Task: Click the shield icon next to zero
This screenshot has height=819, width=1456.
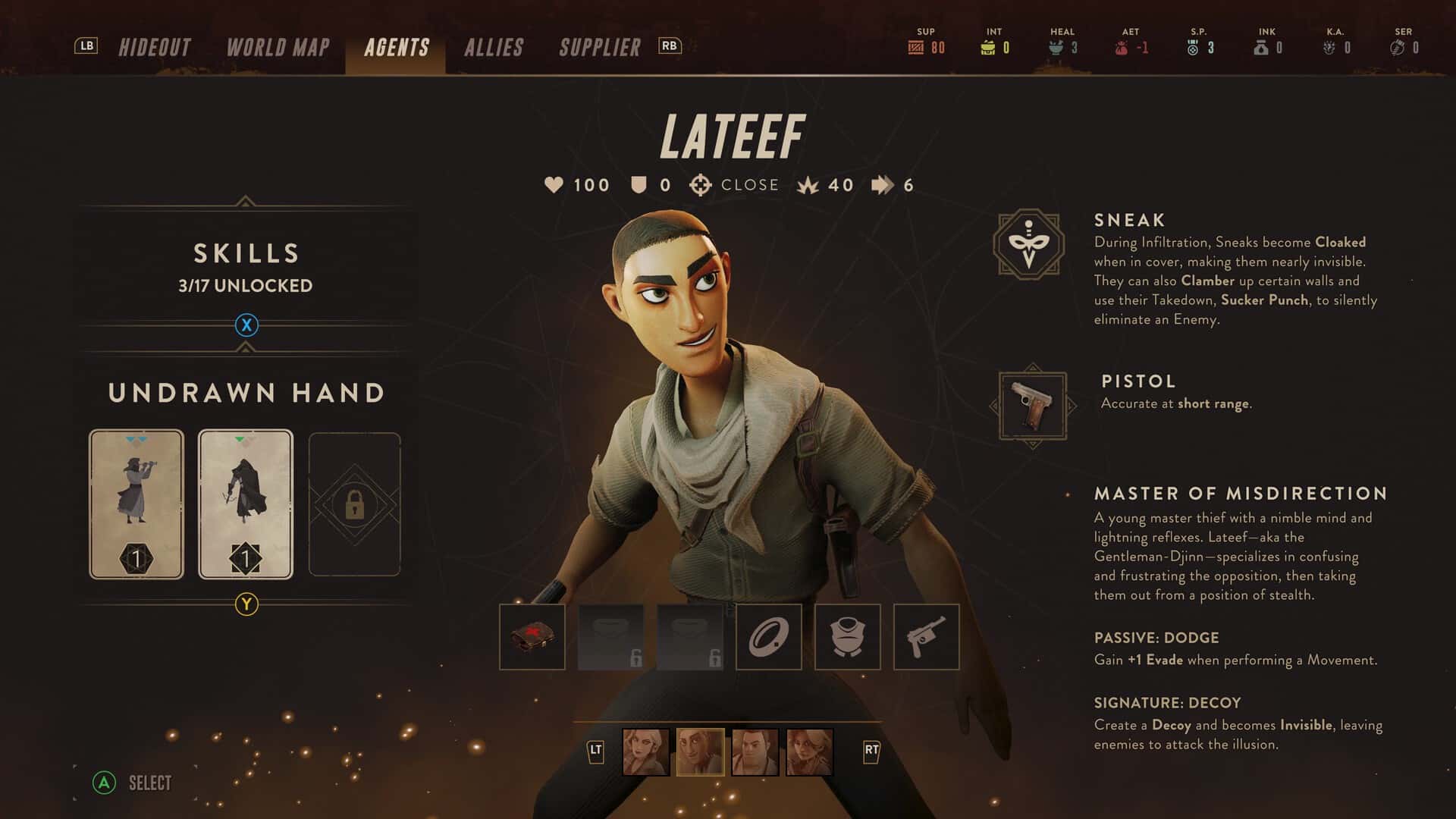Action: tap(639, 184)
